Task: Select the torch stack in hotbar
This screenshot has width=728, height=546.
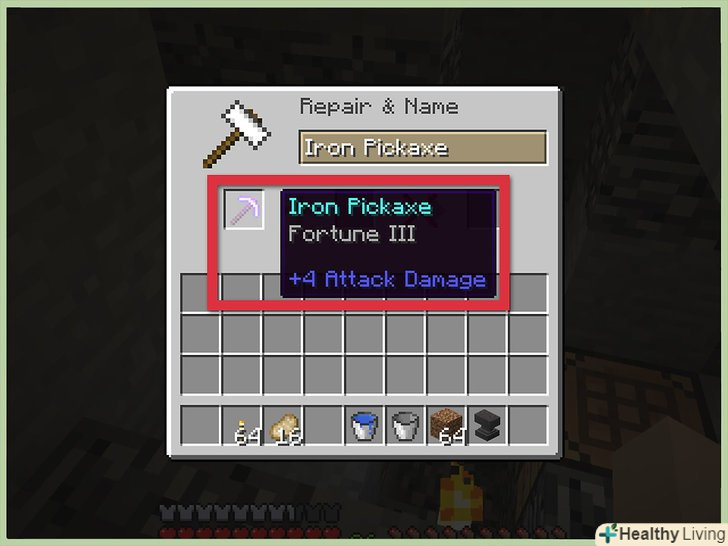Action: [x=241, y=426]
